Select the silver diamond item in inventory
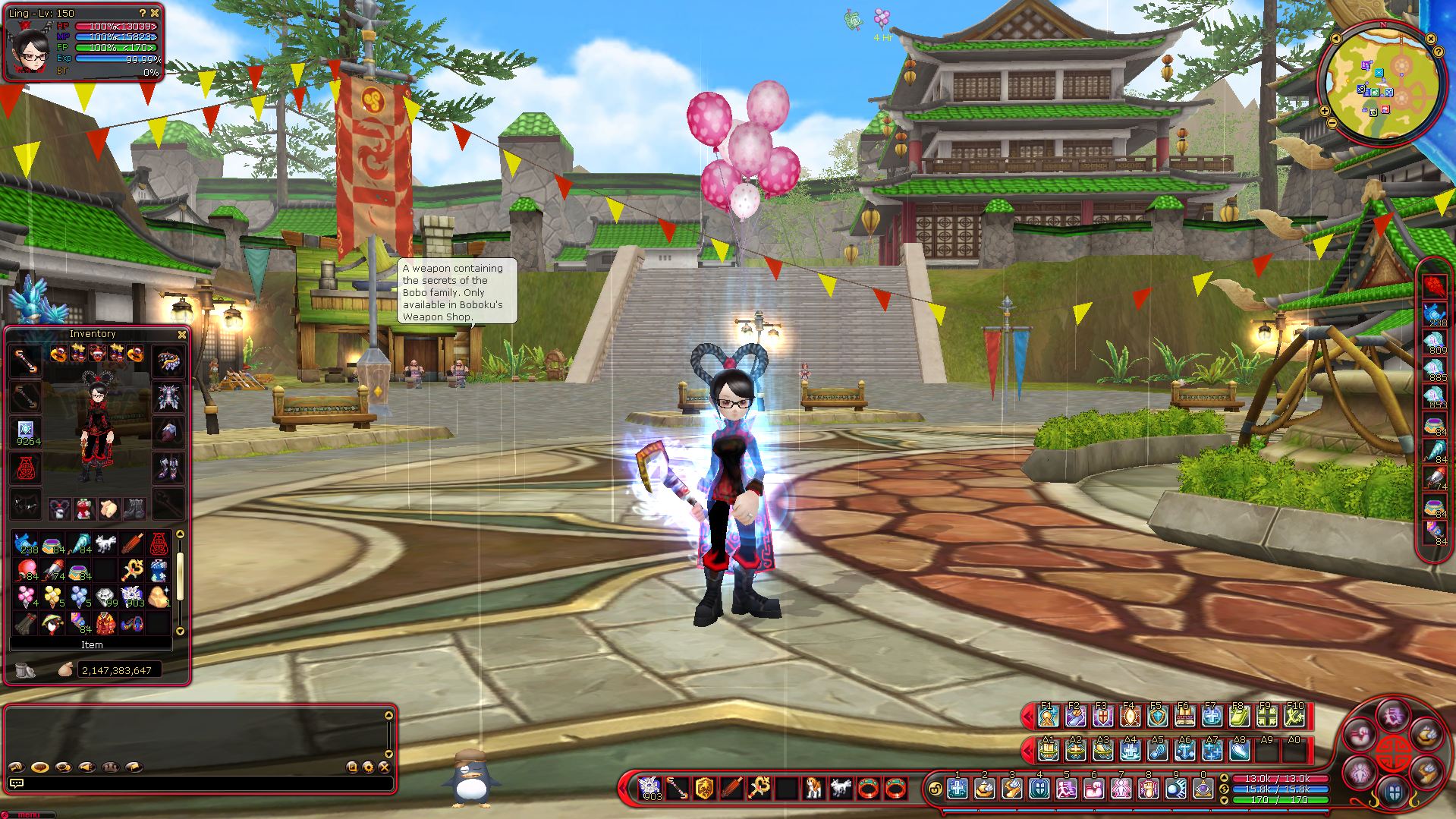This screenshot has height=819, width=1456. 105,597
